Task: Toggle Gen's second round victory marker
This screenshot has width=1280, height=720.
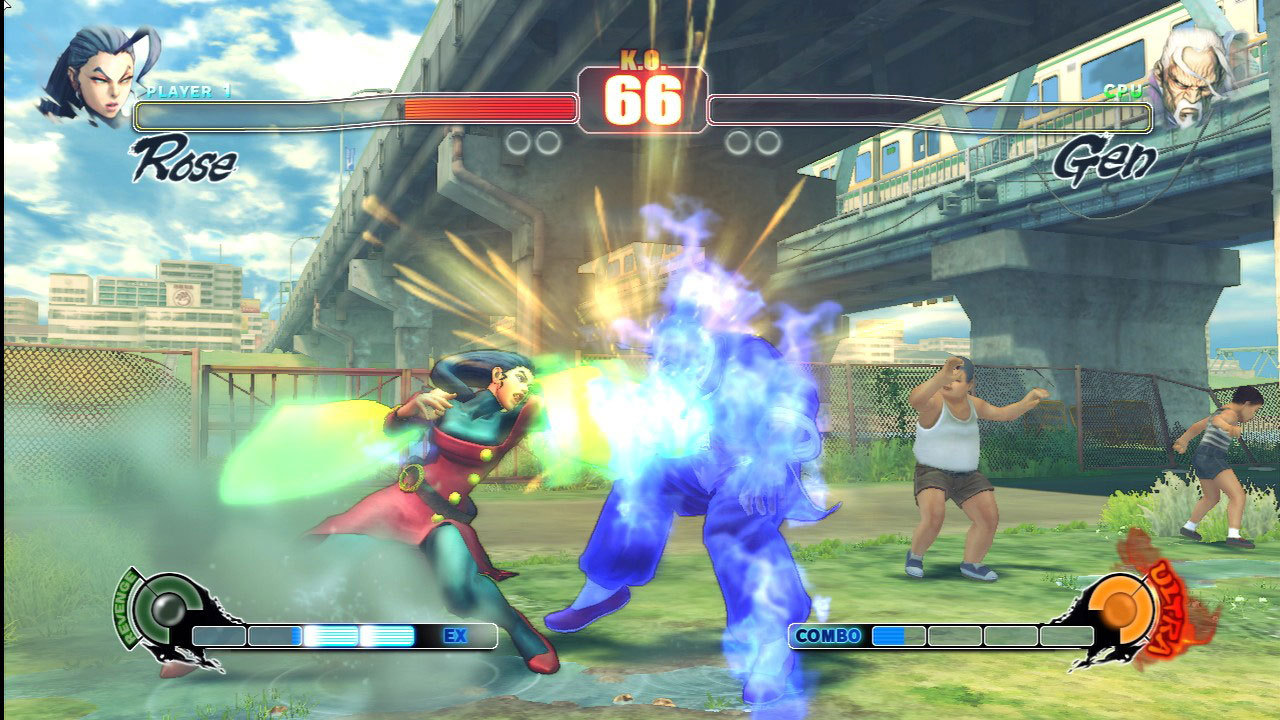Action: pos(767,140)
